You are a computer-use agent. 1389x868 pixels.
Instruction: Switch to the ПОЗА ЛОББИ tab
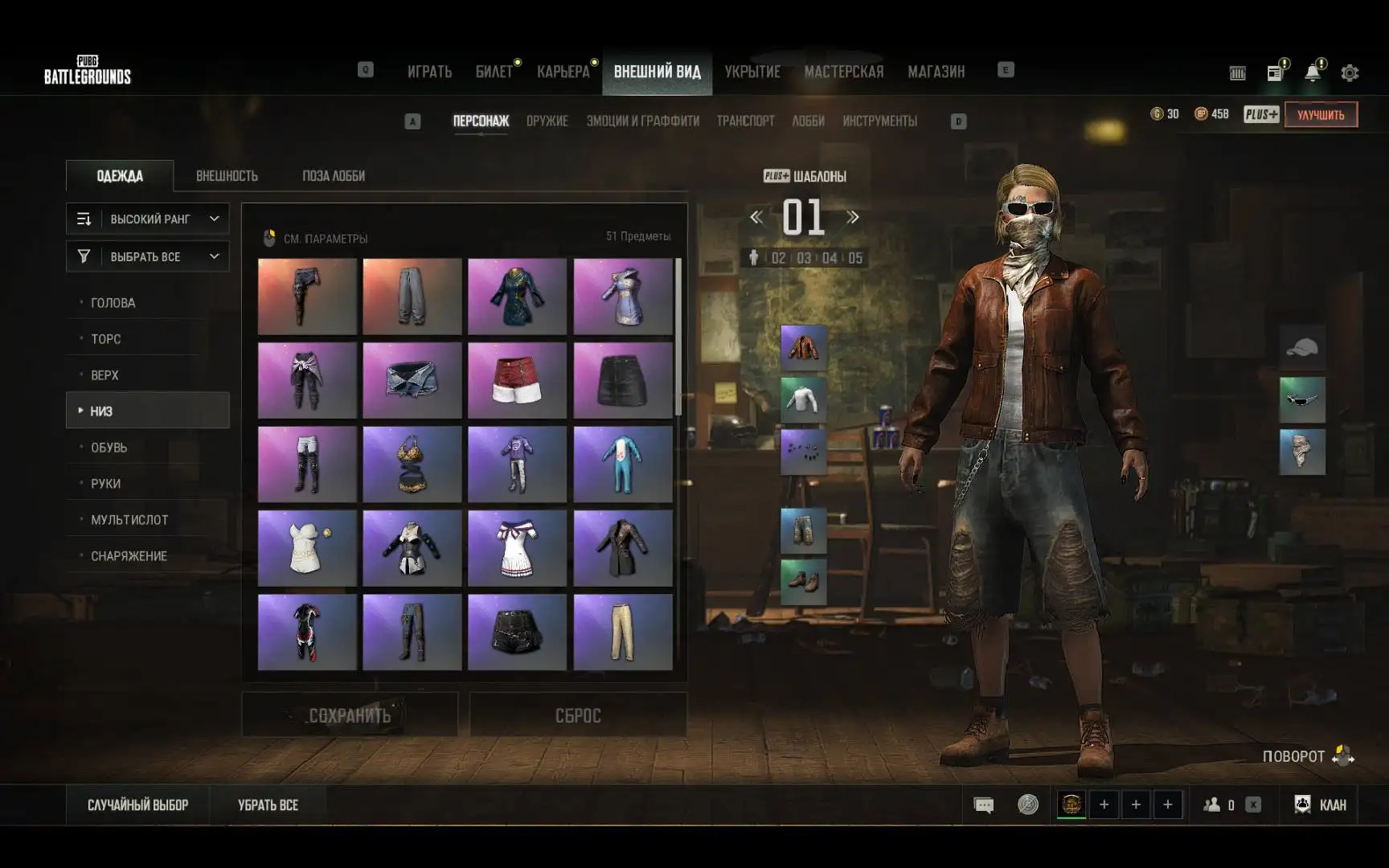334,176
